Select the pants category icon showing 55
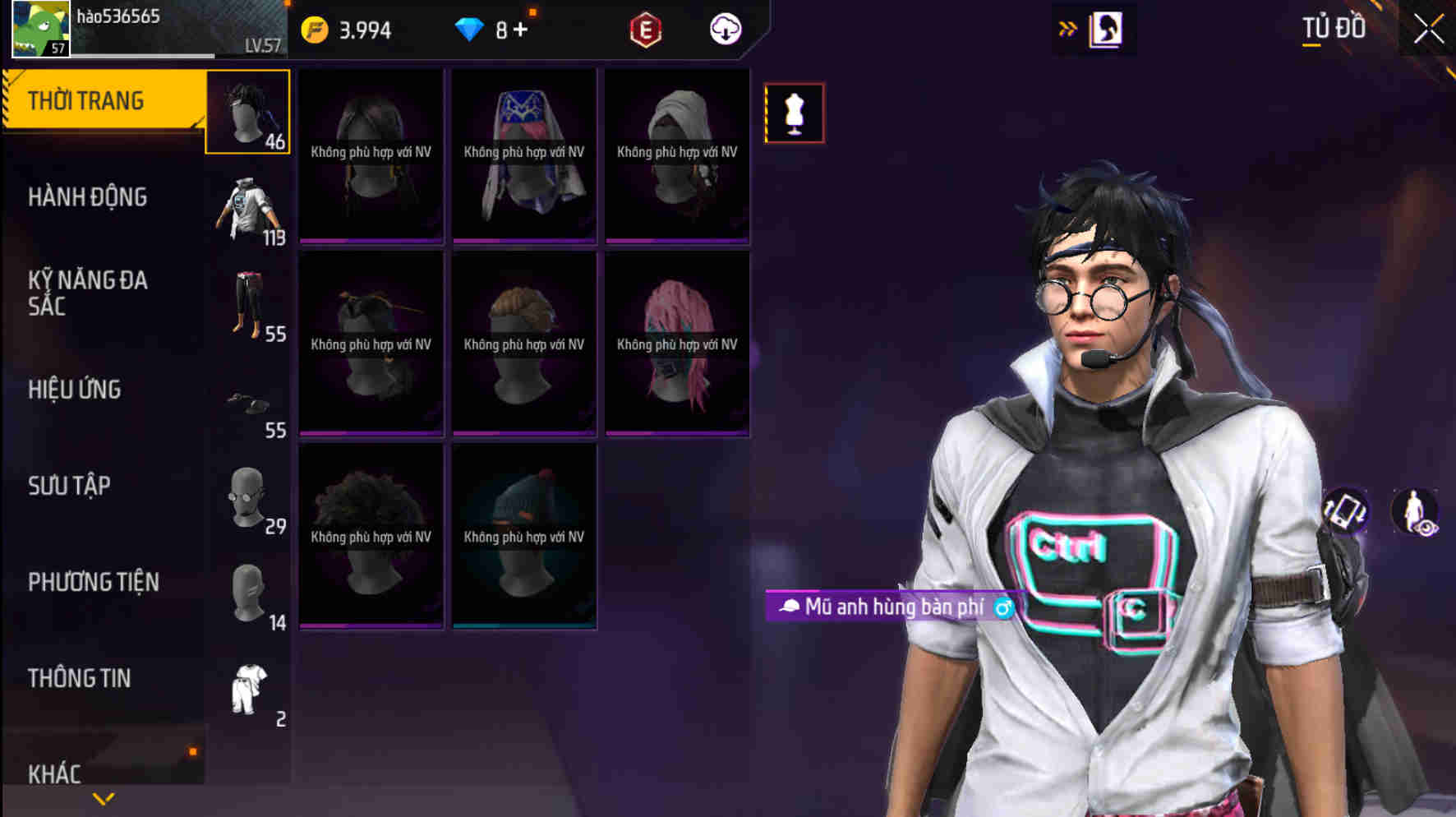The width and height of the screenshot is (1456, 817). 248,307
